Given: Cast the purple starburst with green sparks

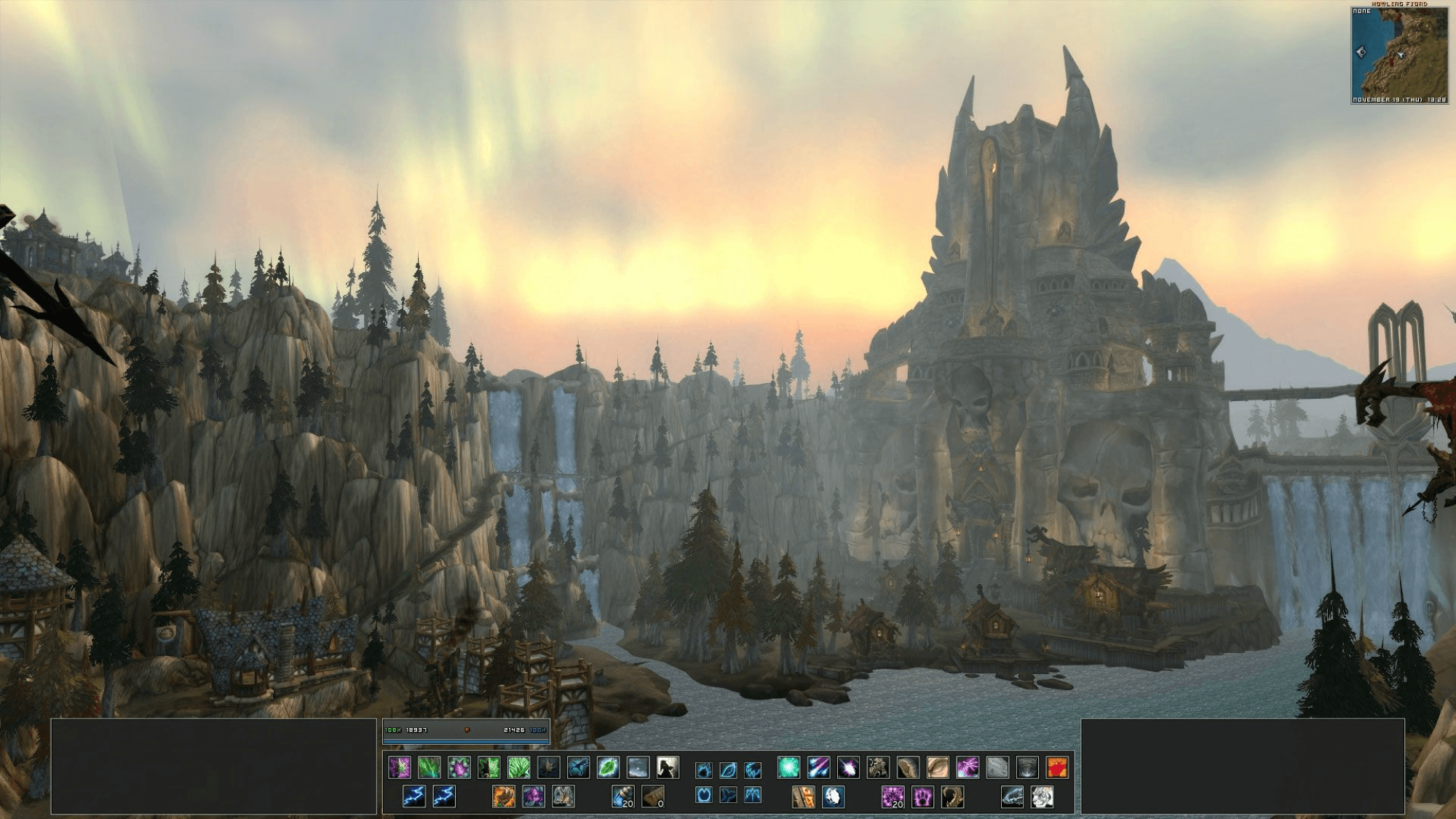Looking at the screenshot, I should [x=459, y=767].
